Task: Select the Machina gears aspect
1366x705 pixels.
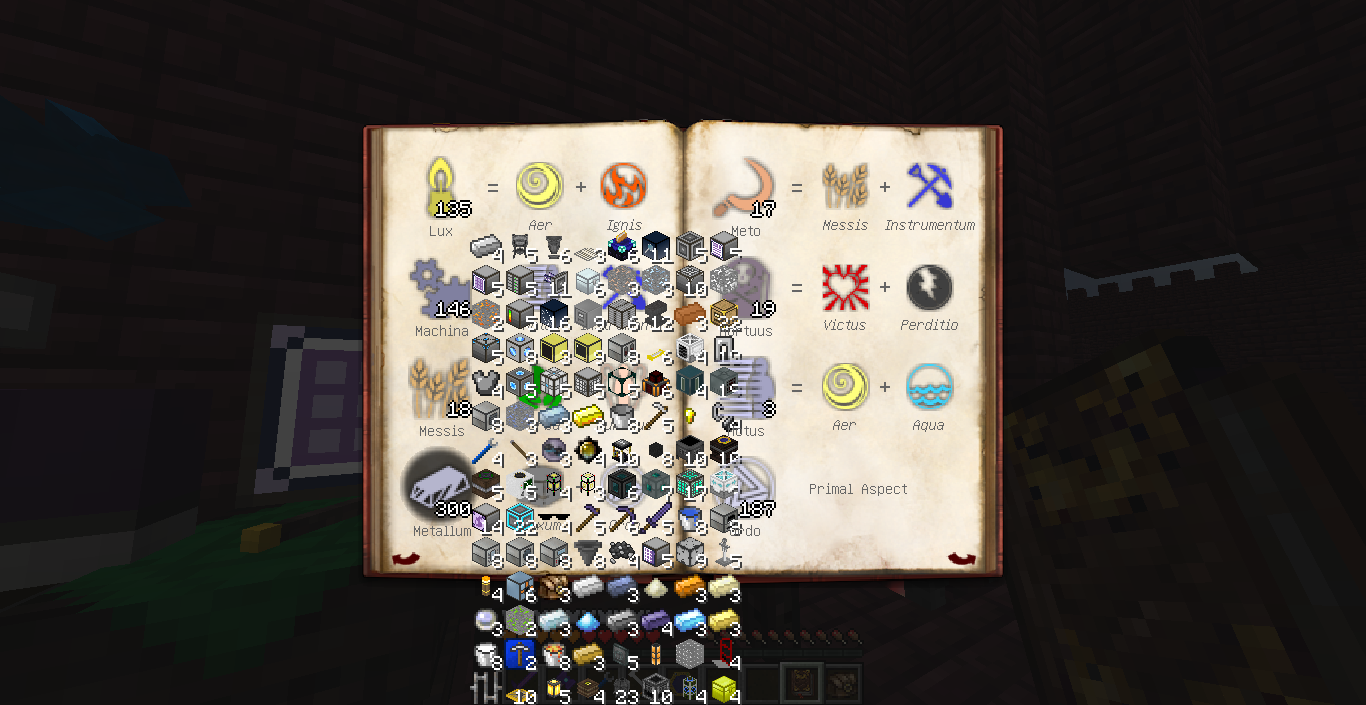Action: coord(441,290)
